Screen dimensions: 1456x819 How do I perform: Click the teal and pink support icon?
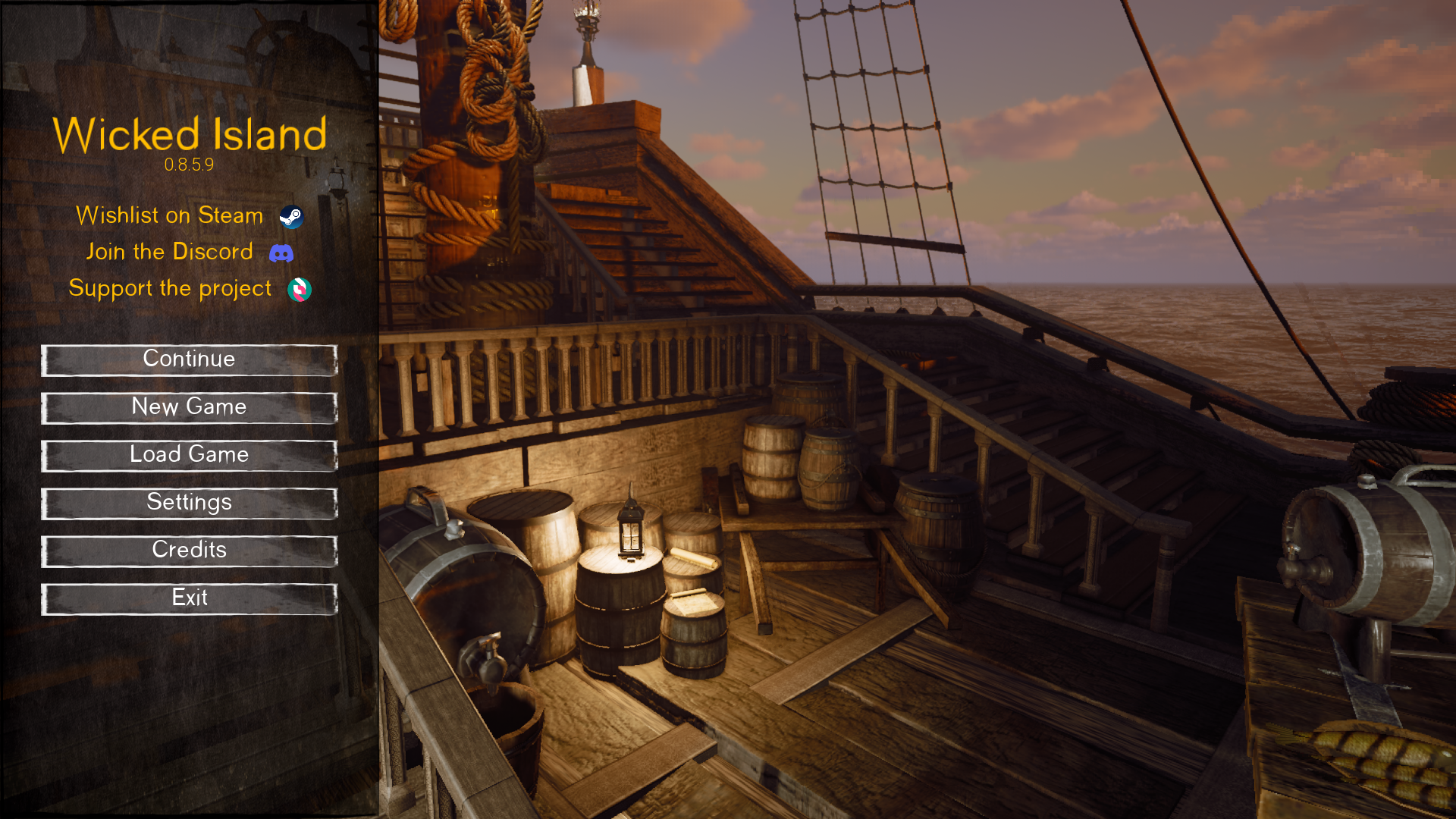[x=300, y=289]
